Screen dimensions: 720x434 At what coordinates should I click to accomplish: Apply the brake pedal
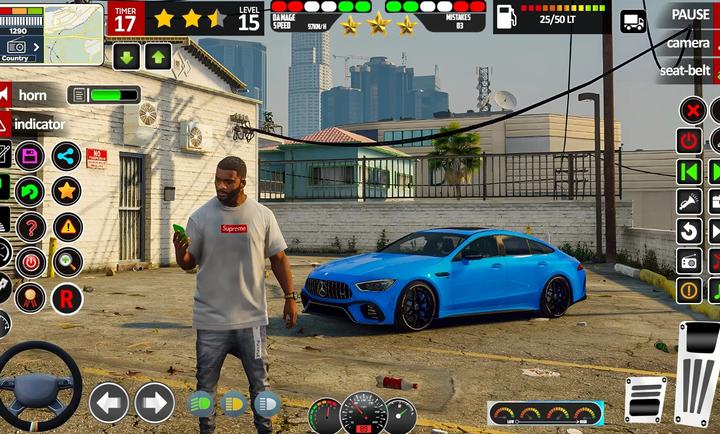(x=645, y=399)
